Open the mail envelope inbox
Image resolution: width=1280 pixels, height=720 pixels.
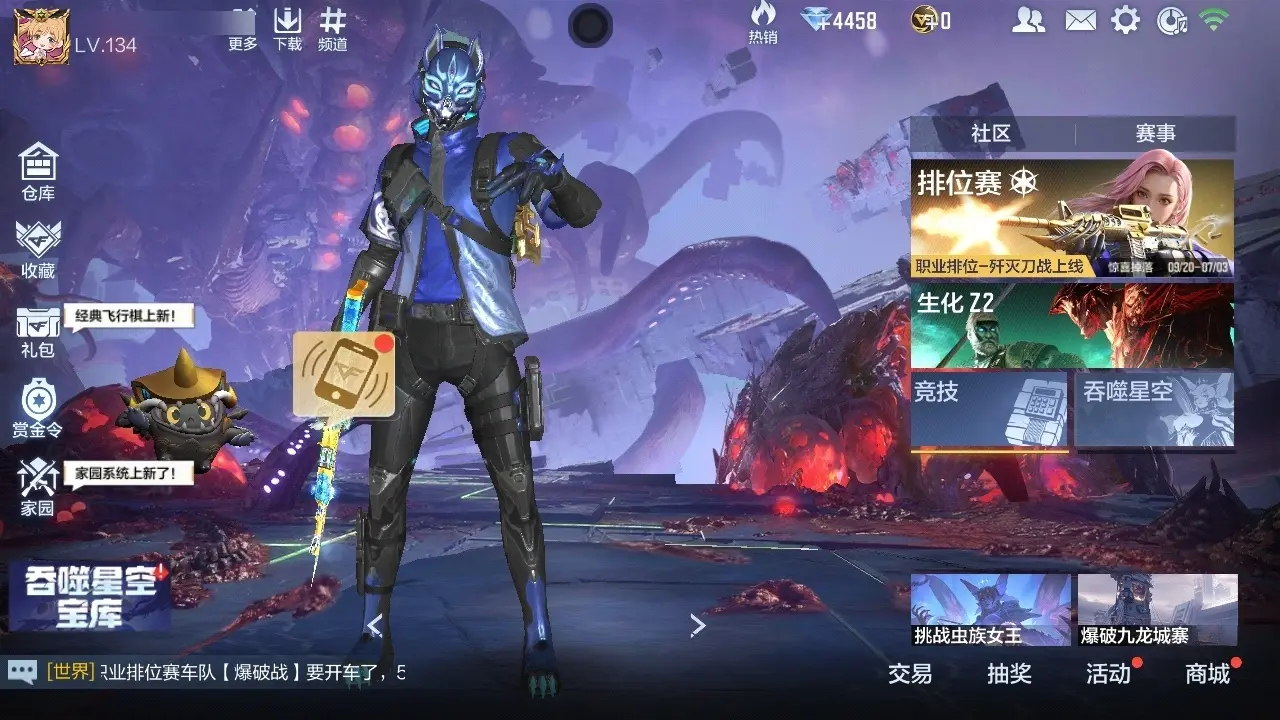[x=1080, y=19]
